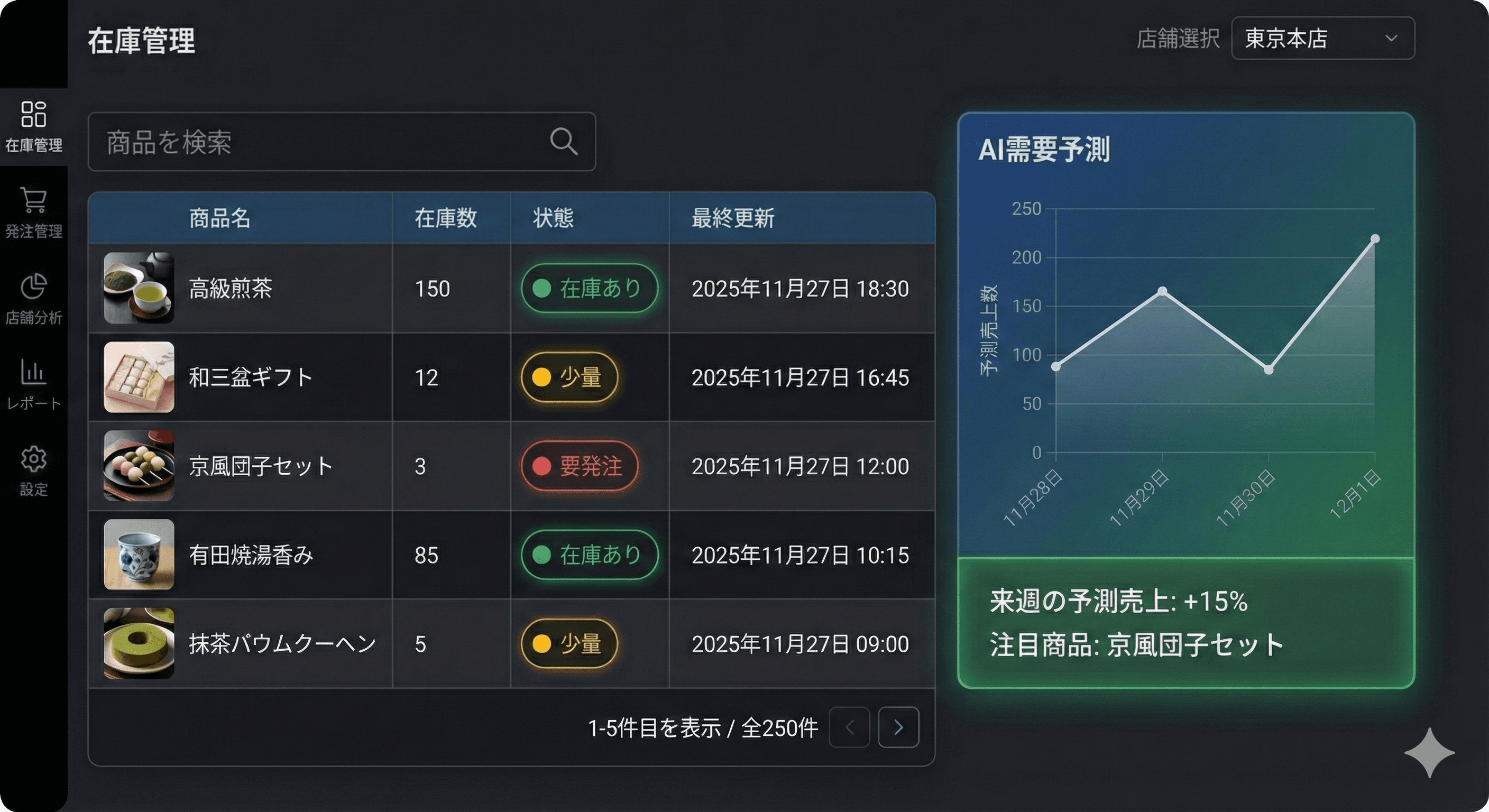Screen dimensions: 1489x812
Task: Toggle the 要発注 status on 京風団子セット
Action: coord(580,467)
